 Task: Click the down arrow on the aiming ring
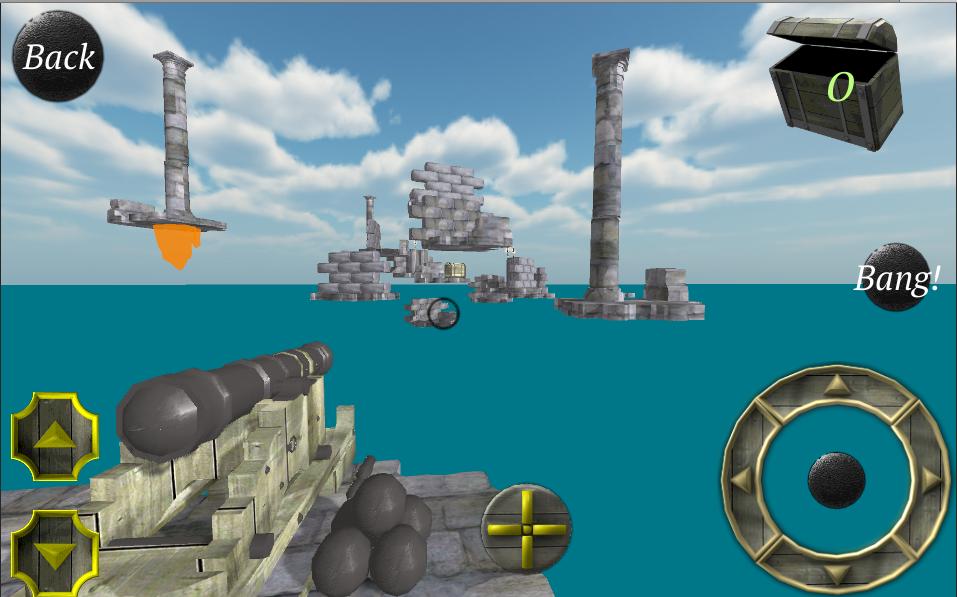pos(836,574)
